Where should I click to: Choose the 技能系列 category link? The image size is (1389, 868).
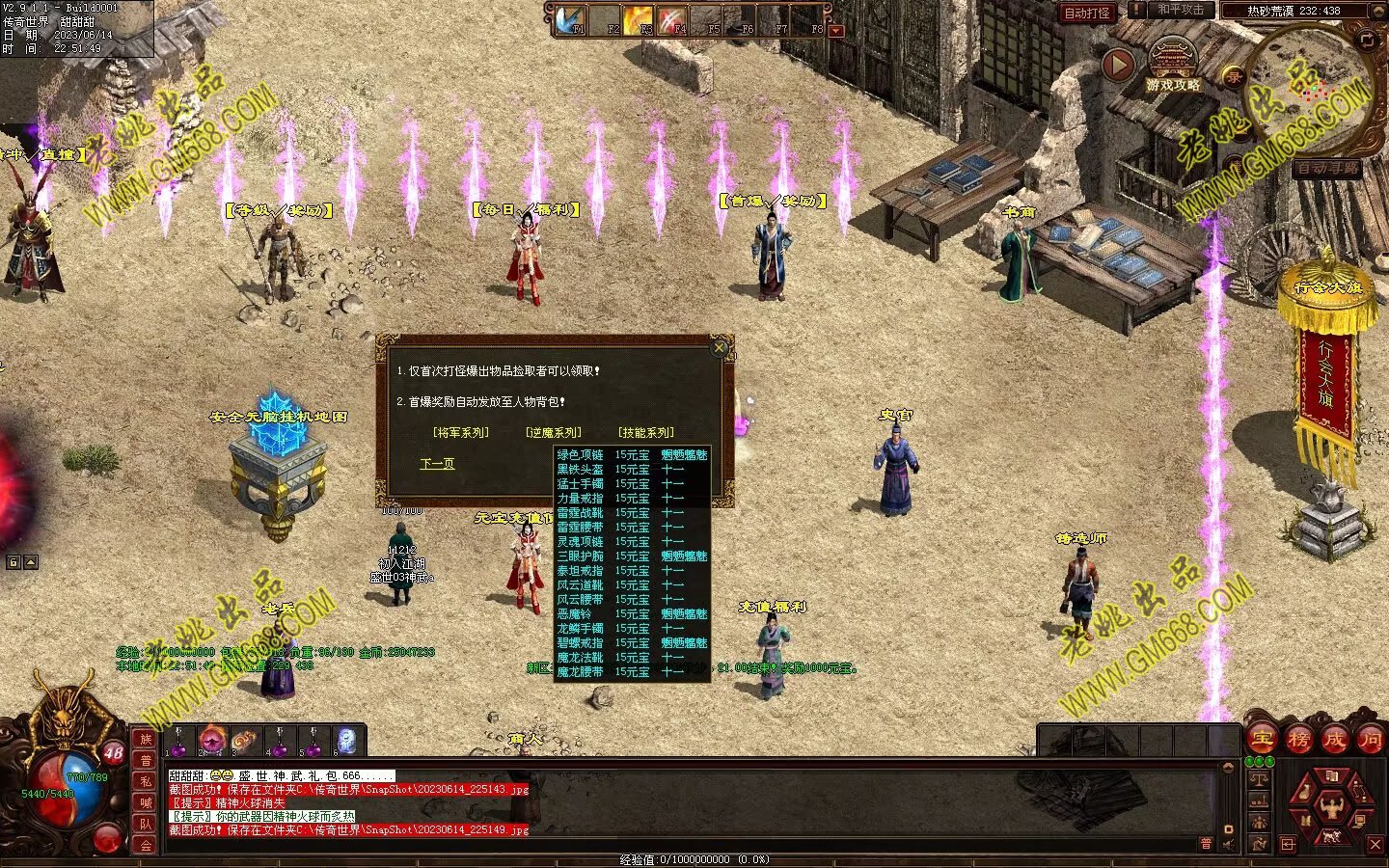pos(646,433)
